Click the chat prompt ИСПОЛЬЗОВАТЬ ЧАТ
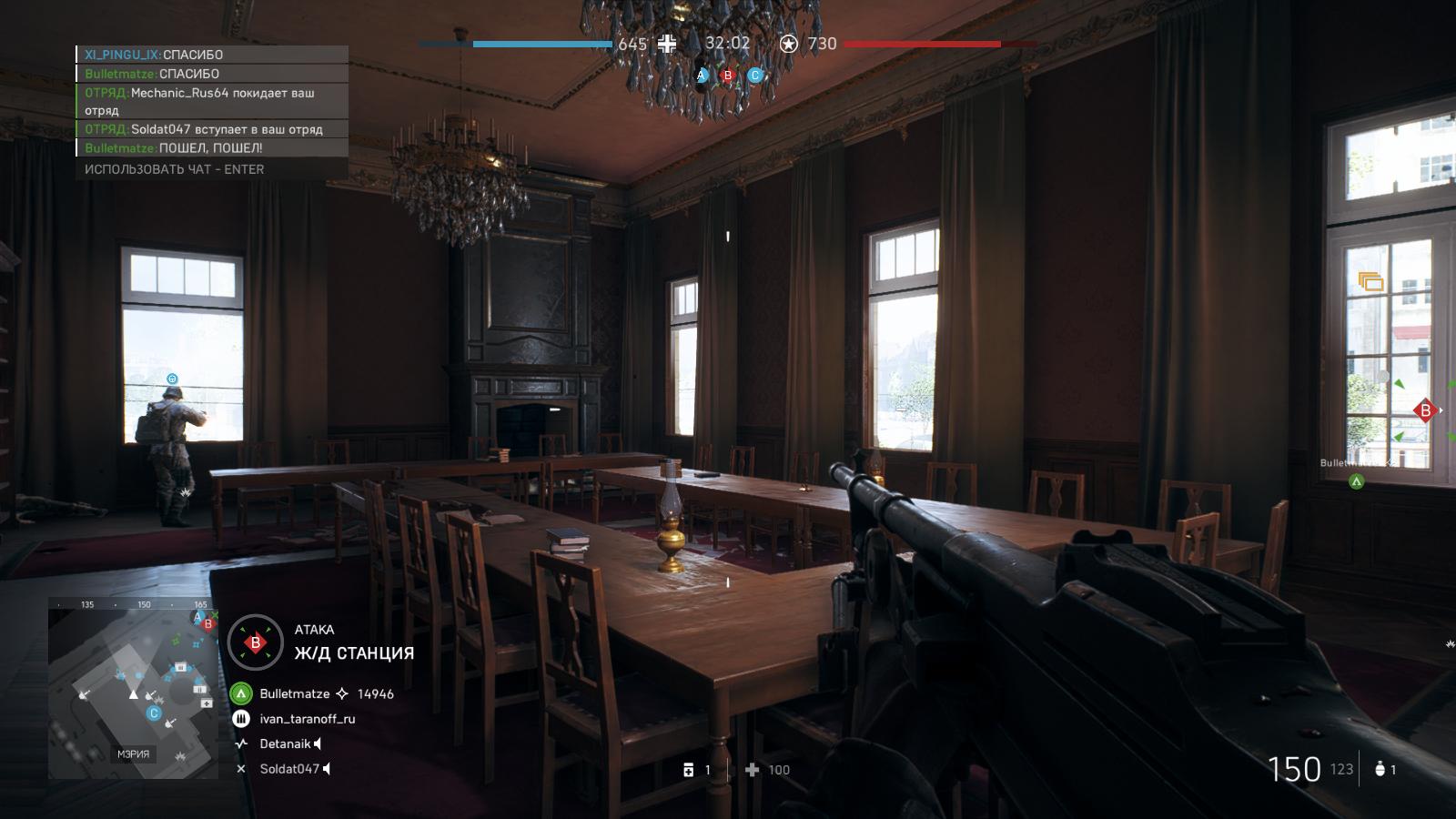1456x819 pixels. tap(174, 169)
